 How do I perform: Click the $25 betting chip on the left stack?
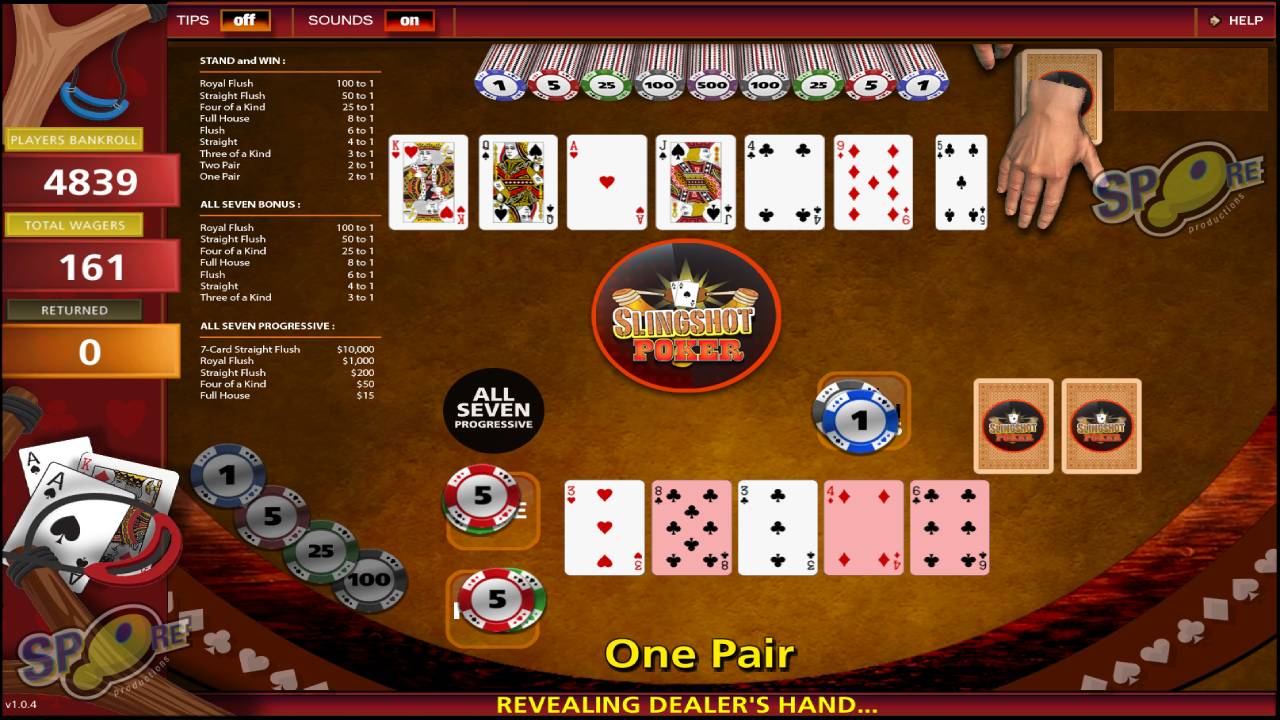[x=320, y=551]
